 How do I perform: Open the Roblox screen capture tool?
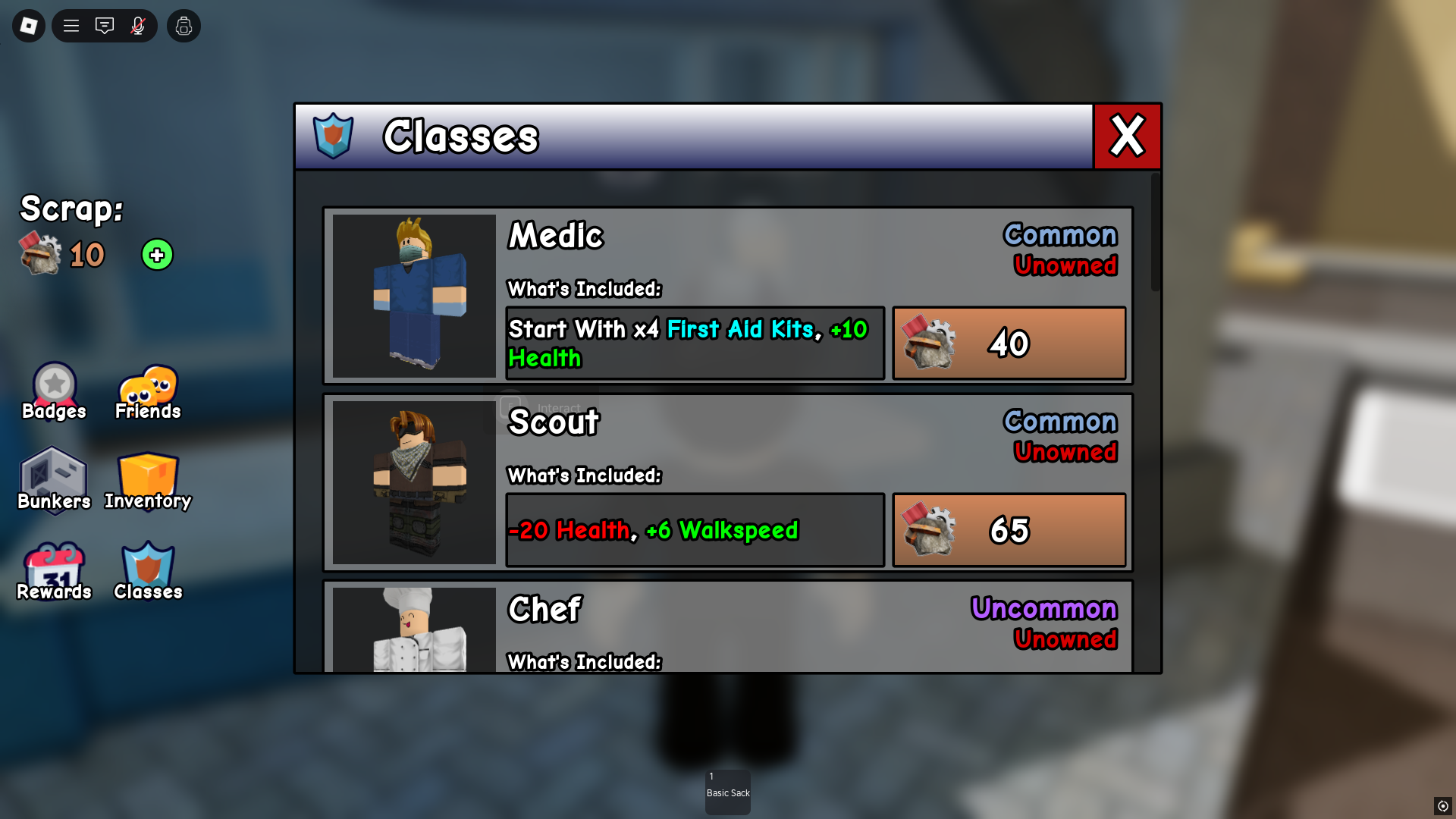184,25
